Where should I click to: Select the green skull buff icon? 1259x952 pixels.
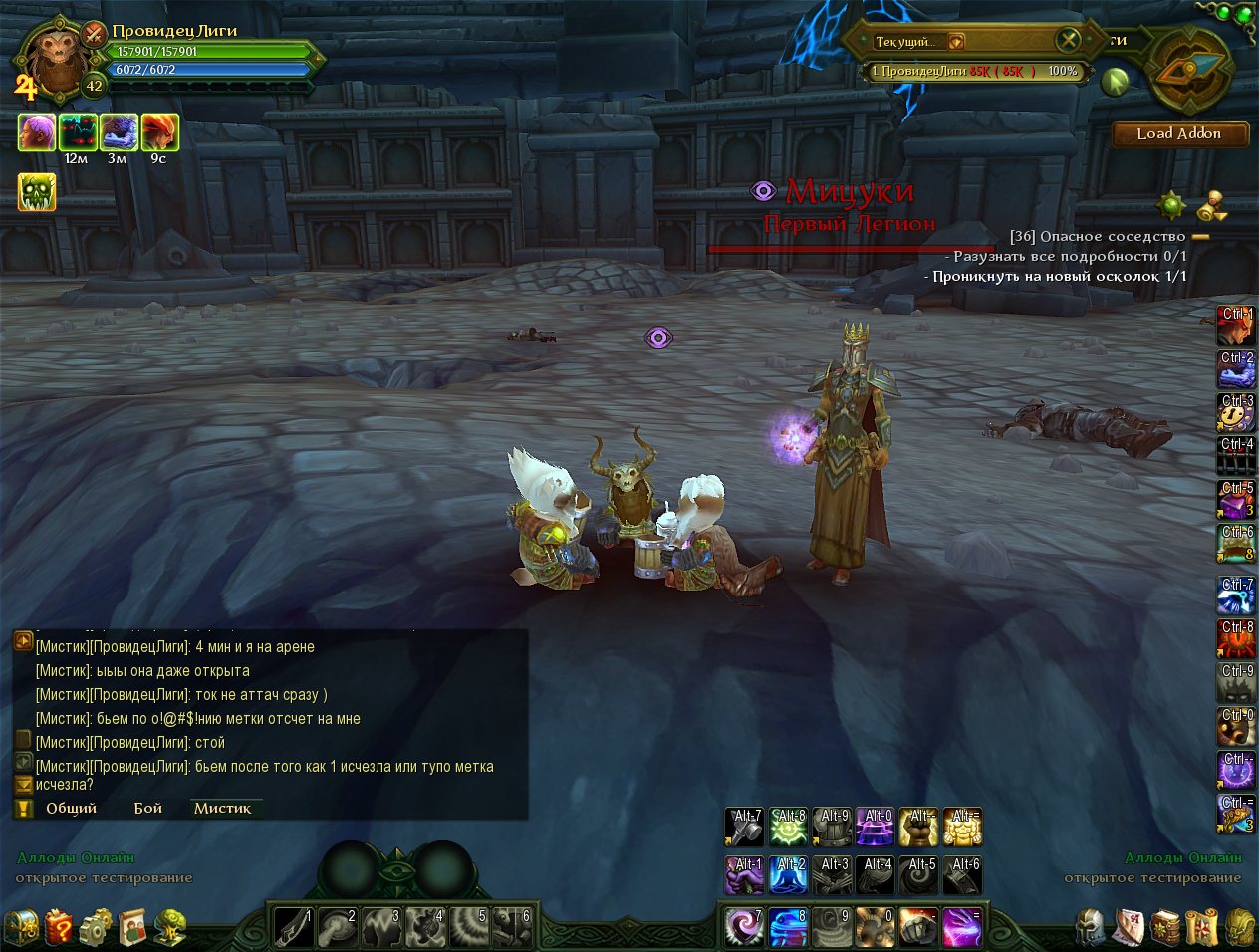[37, 192]
